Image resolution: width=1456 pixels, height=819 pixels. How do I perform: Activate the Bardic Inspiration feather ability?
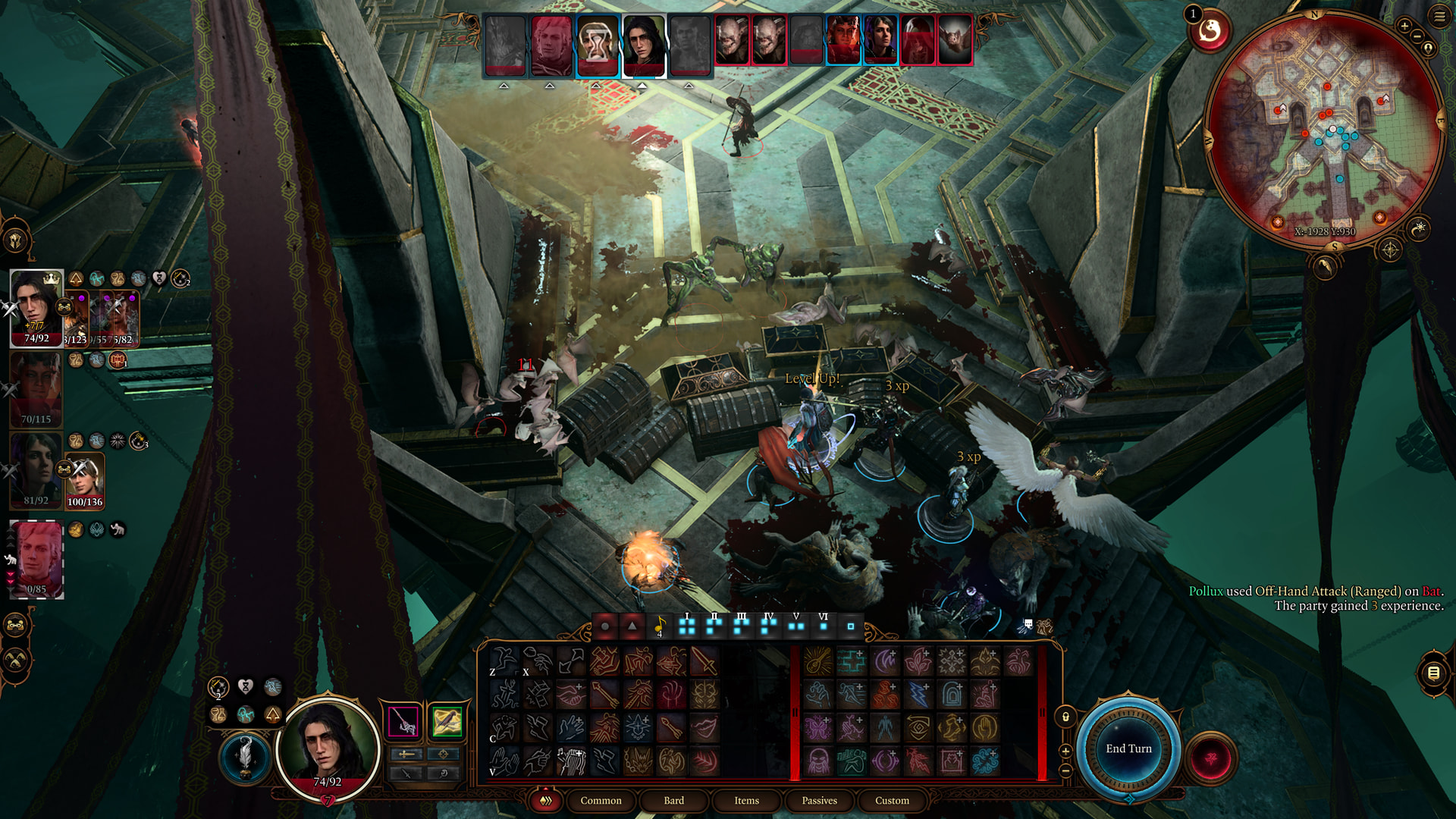245,757
